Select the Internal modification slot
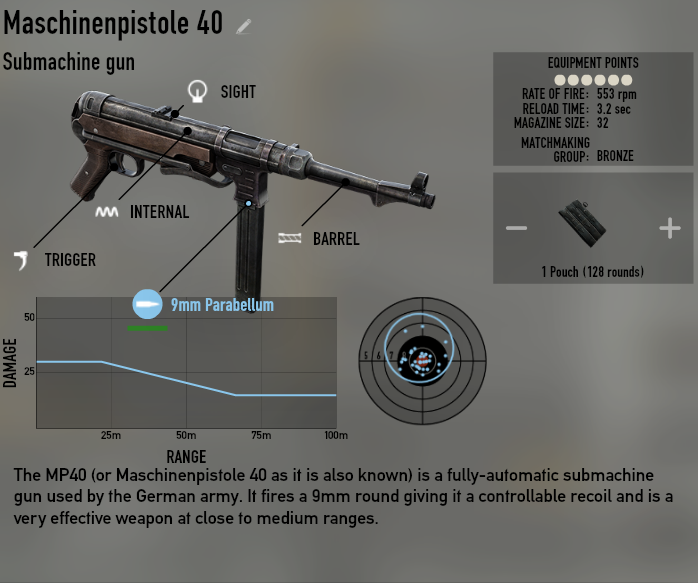The image size is (698, 583). (x=106, y=212)
